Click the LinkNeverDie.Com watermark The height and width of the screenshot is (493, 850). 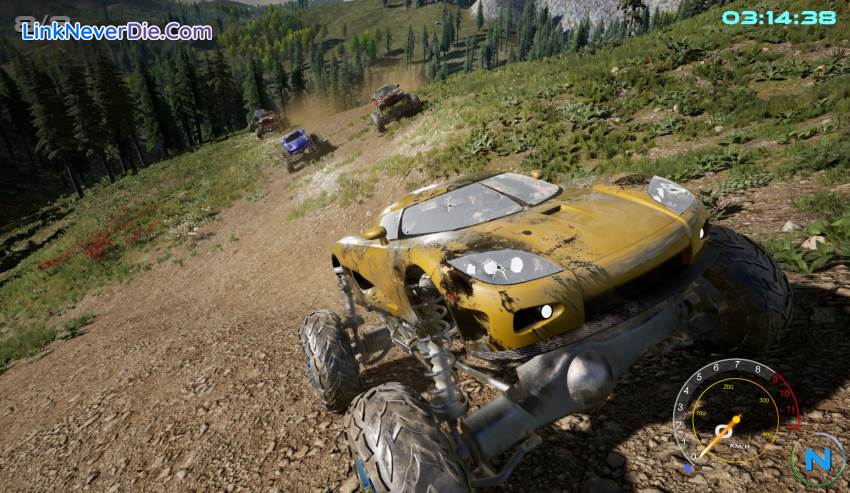(117, 31)
